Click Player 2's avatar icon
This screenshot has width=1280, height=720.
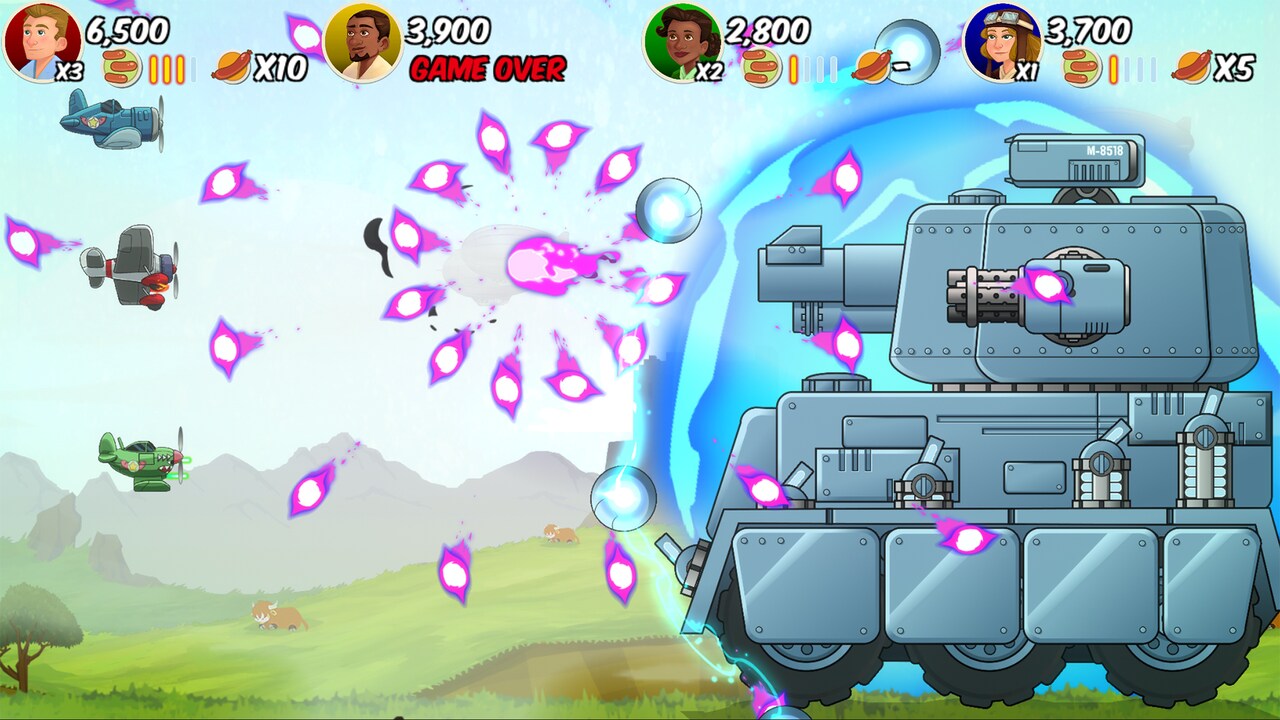[365, 40]
